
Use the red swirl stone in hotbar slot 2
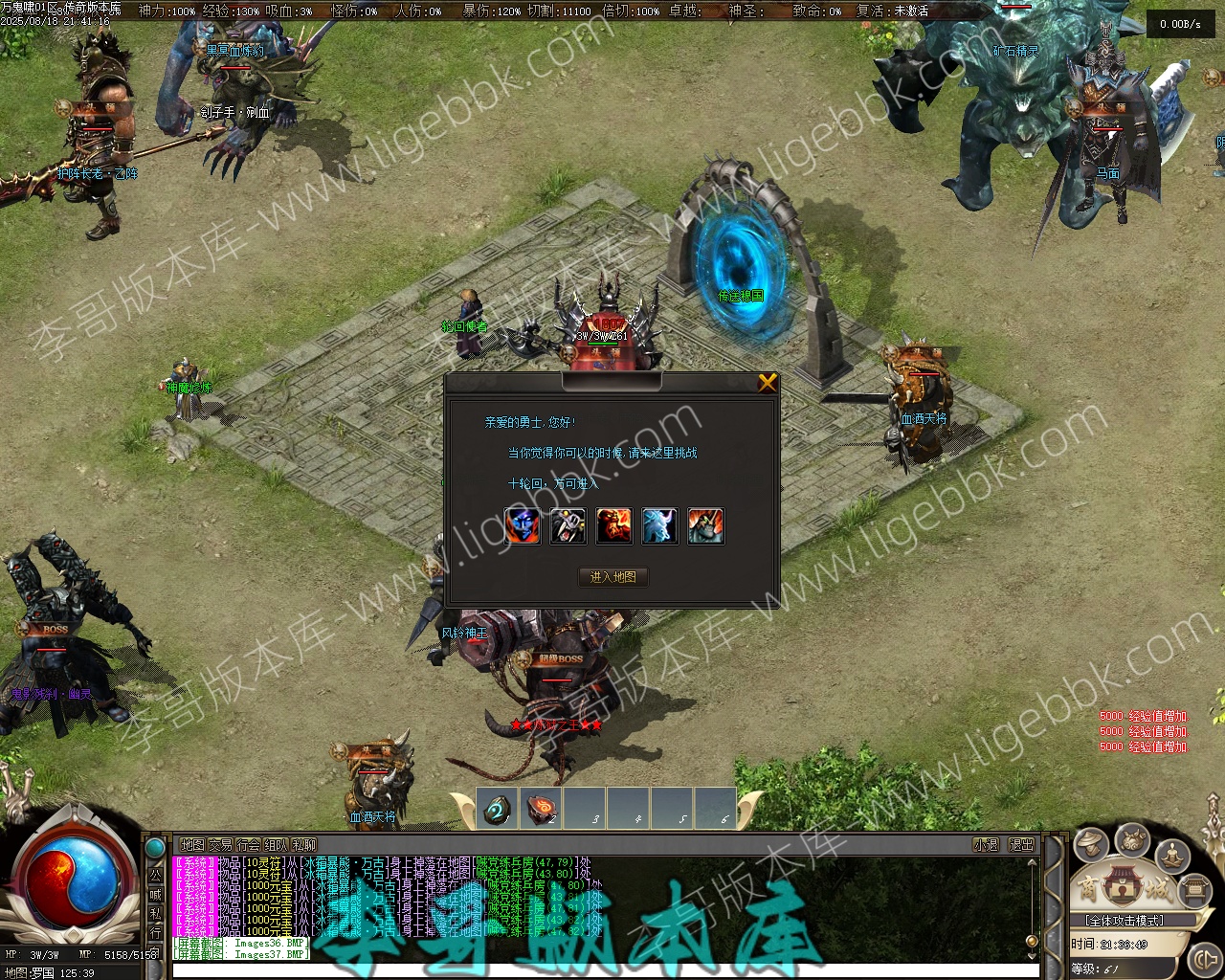[542, 810]
